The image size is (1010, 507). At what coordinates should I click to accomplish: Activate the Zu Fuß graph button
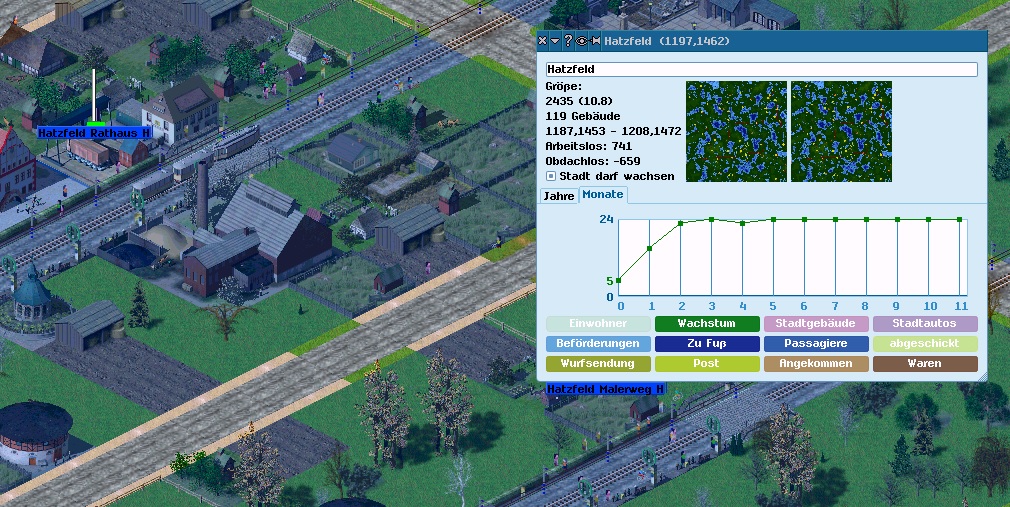pos(706,344)
